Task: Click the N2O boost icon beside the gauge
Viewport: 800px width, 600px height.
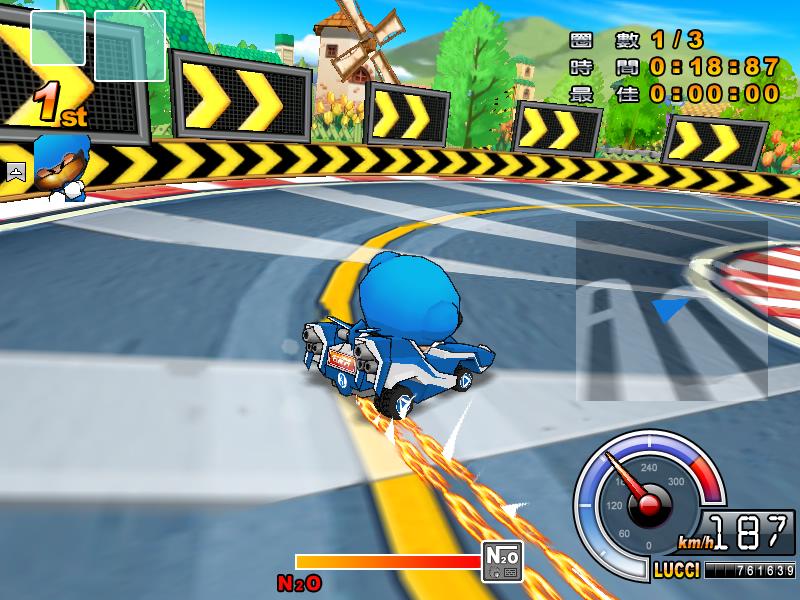Action: pos(501,561)
